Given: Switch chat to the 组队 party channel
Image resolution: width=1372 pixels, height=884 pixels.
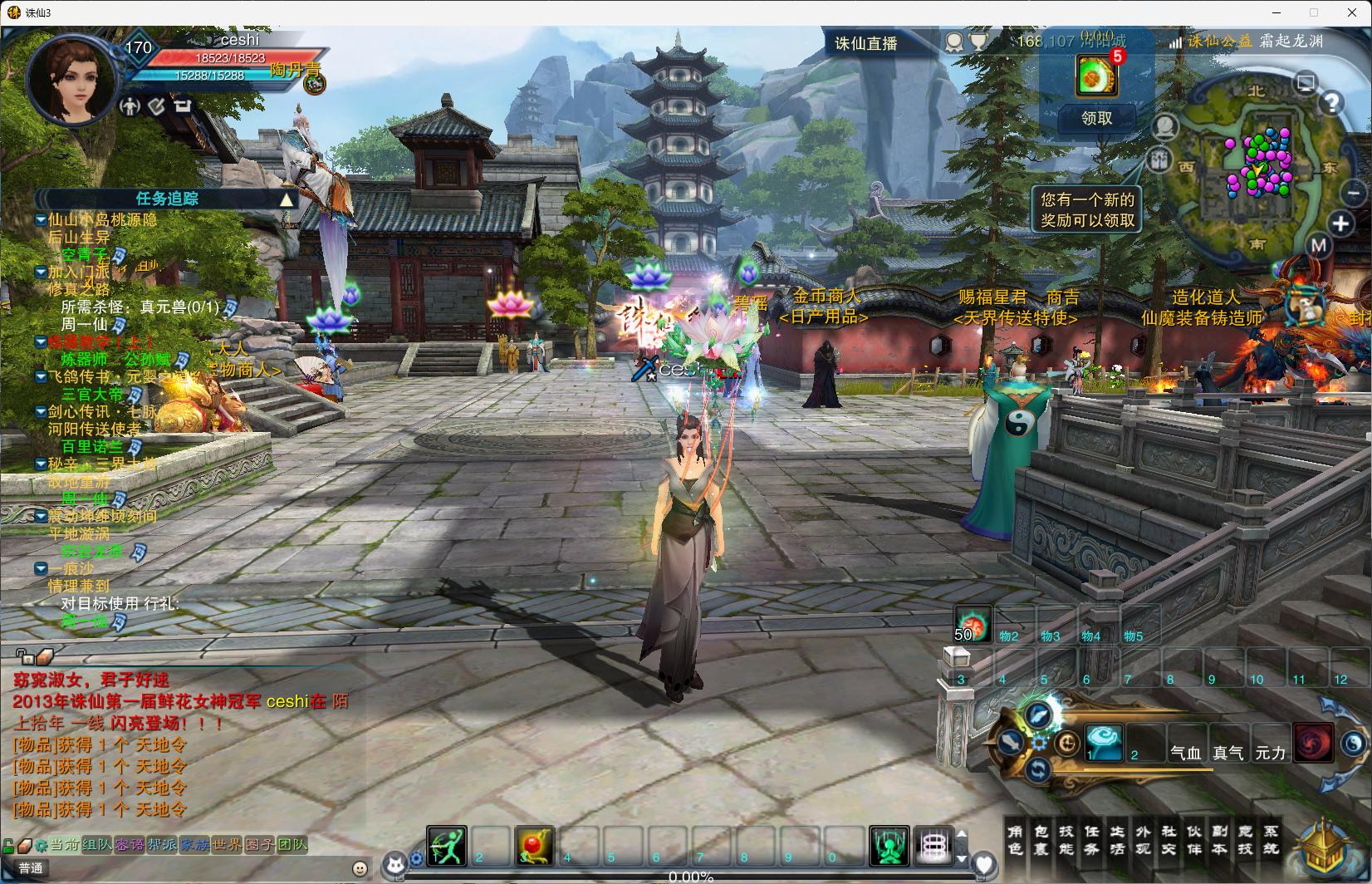Looking at the screenshot, I should tap(96, 845).
